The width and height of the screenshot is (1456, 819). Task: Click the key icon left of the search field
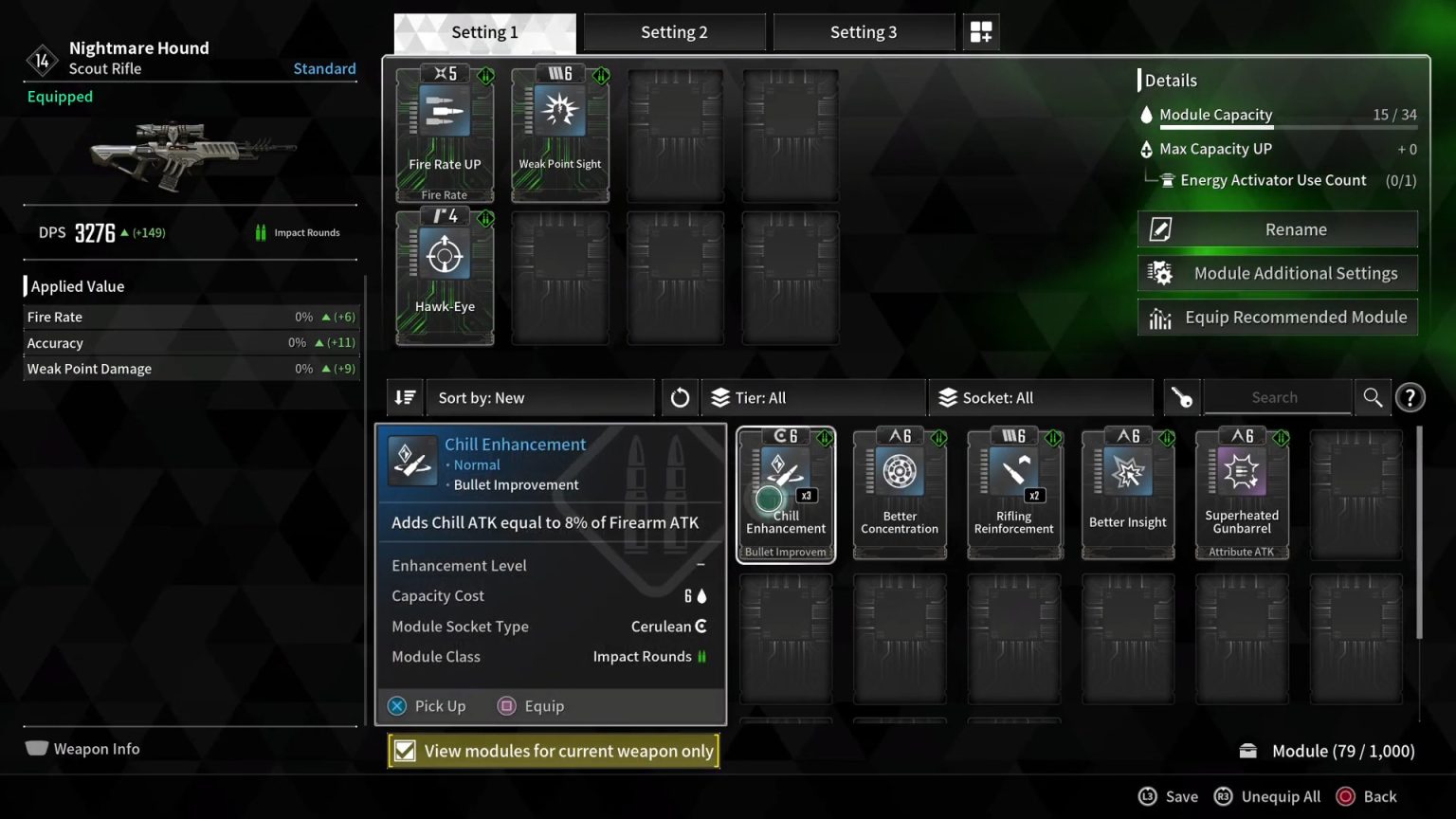tap(1182, 397)
